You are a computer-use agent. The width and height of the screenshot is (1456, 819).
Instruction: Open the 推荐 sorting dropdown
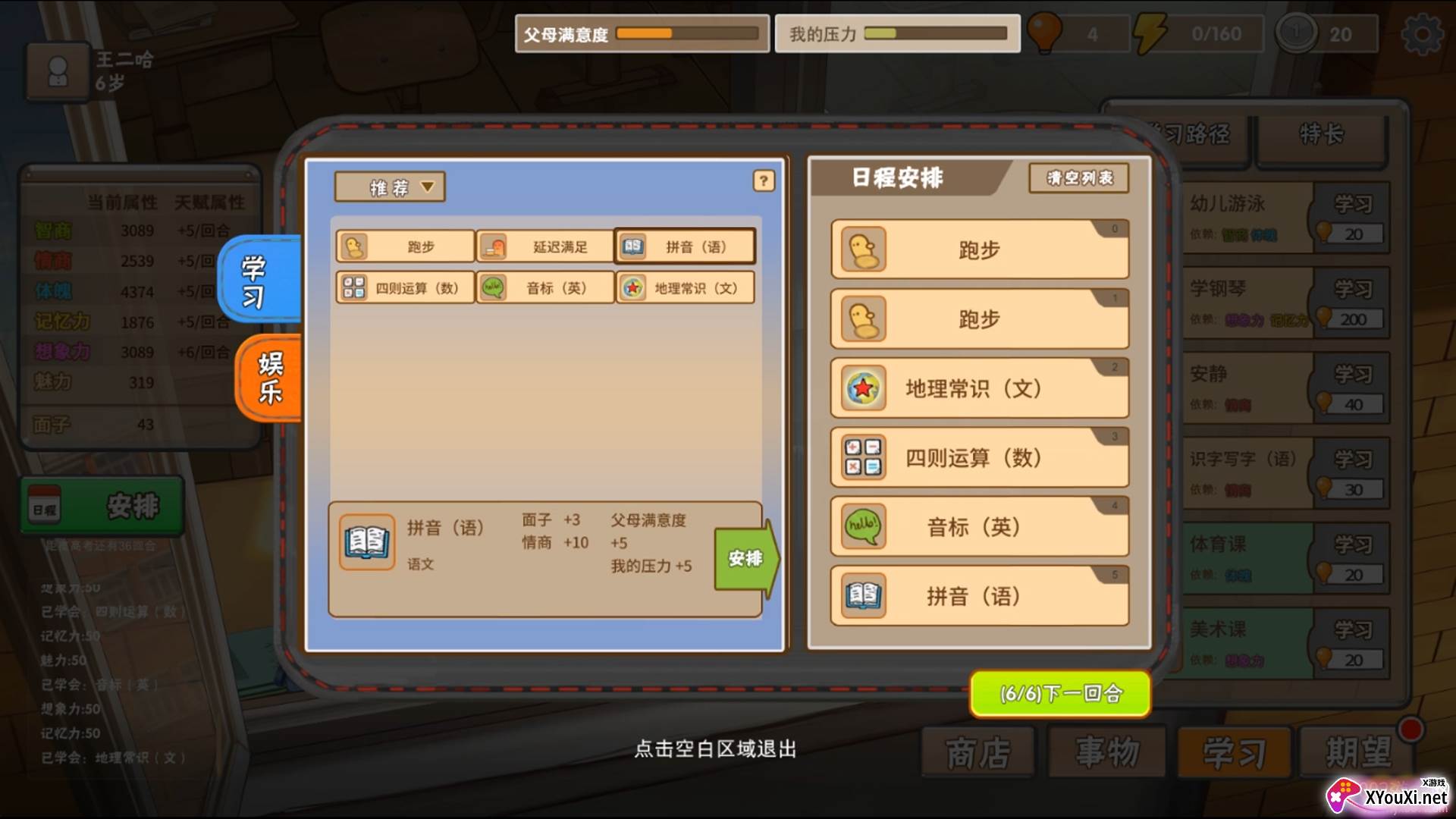click(x=390, y=187)
